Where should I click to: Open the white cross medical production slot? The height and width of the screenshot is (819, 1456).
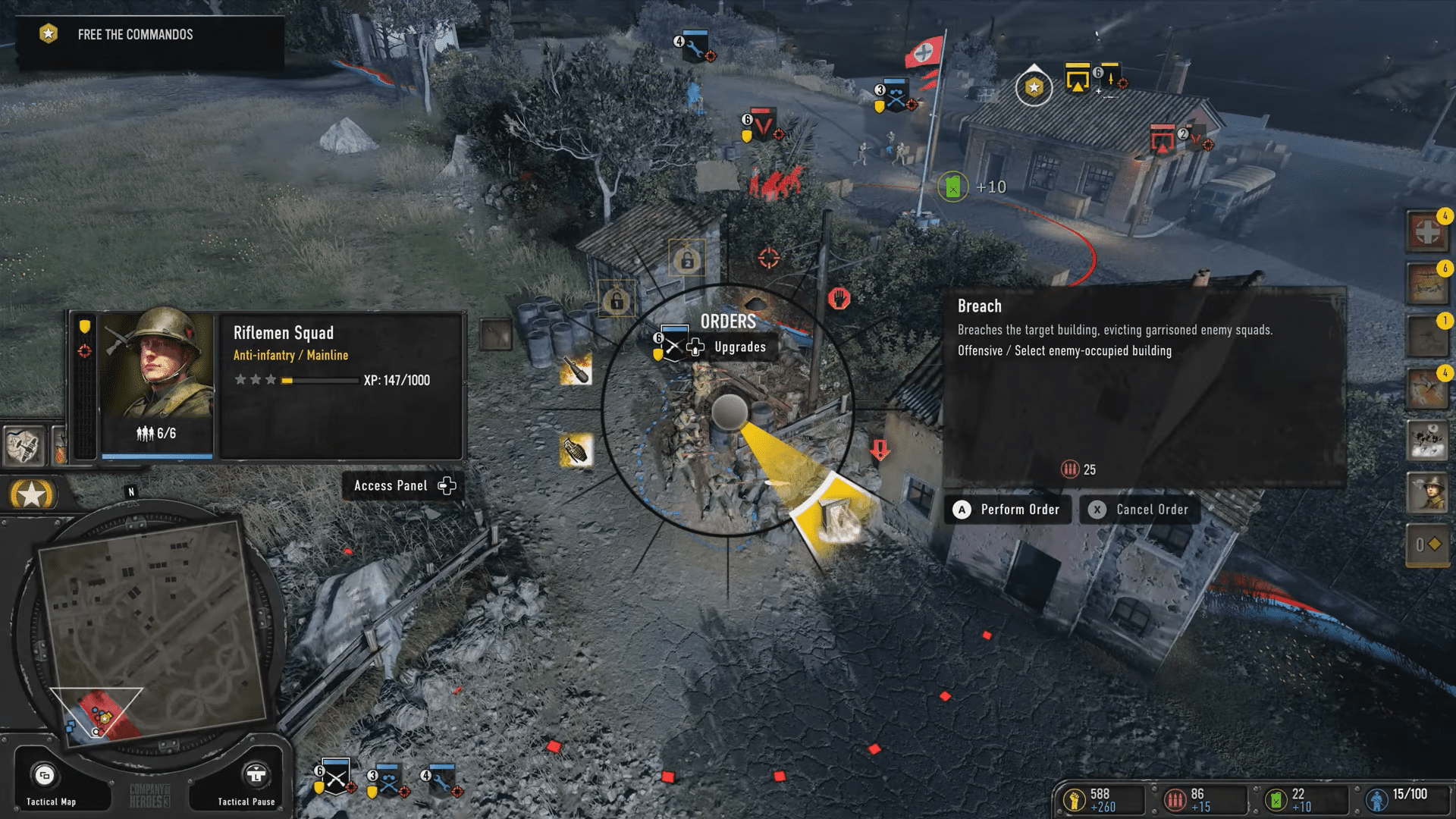(x=1426, y=232)
